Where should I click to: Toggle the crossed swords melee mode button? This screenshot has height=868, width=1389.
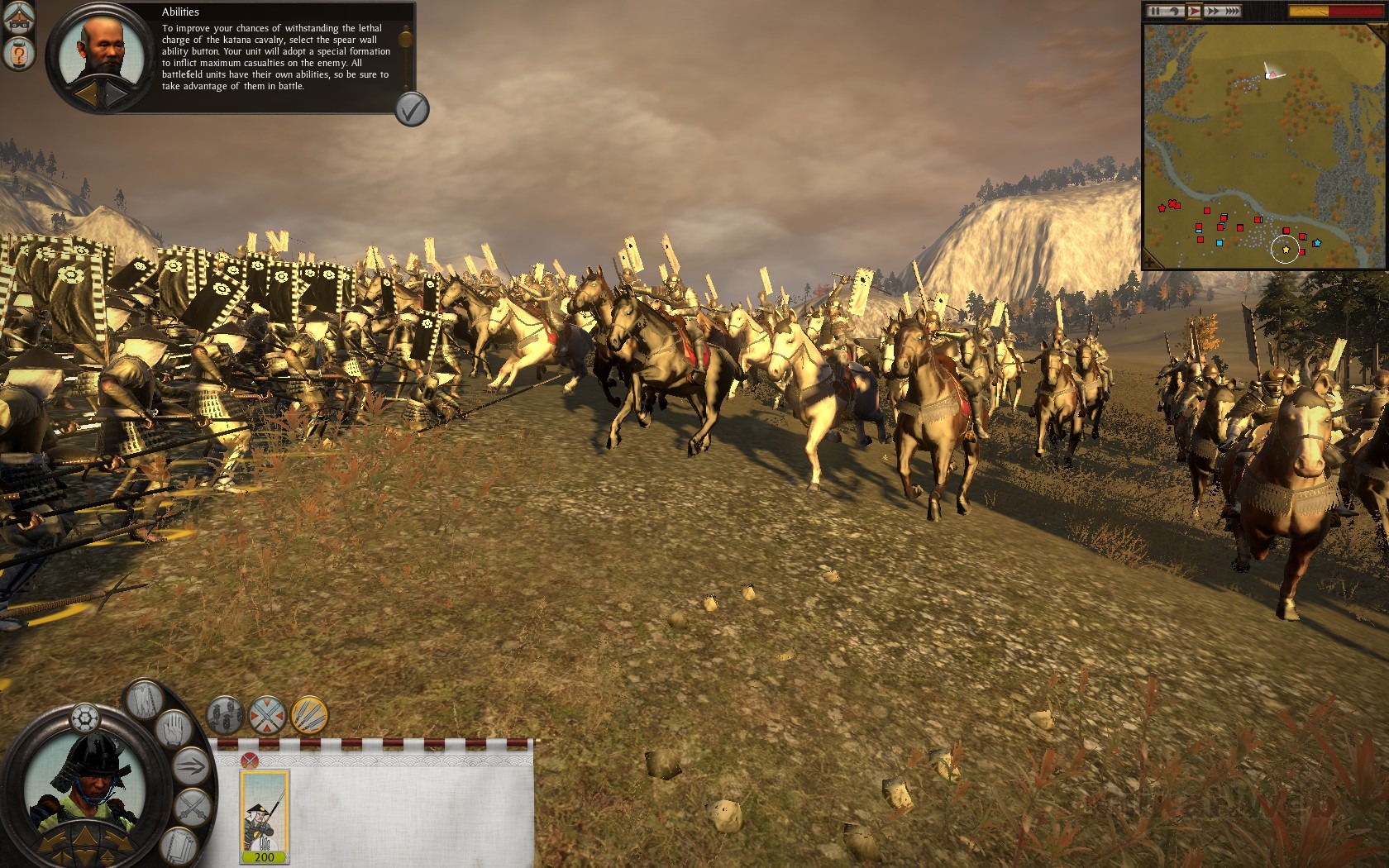[x=267, y=715]
